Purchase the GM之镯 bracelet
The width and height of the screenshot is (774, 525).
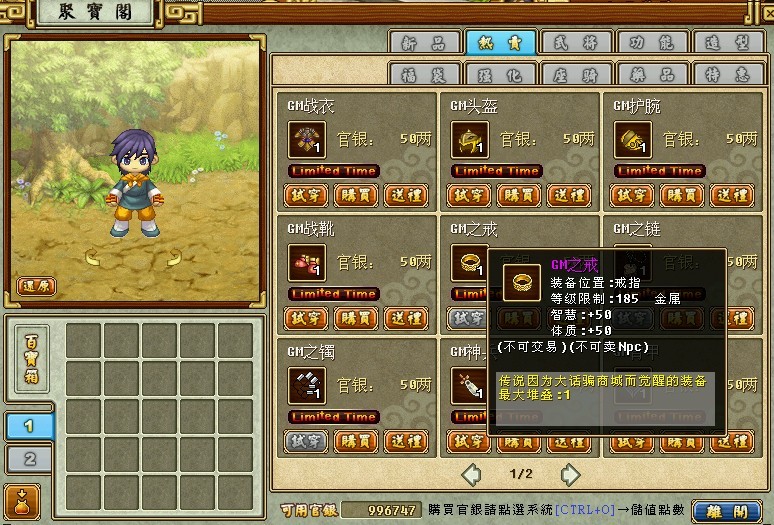click(x=355, y=440)
